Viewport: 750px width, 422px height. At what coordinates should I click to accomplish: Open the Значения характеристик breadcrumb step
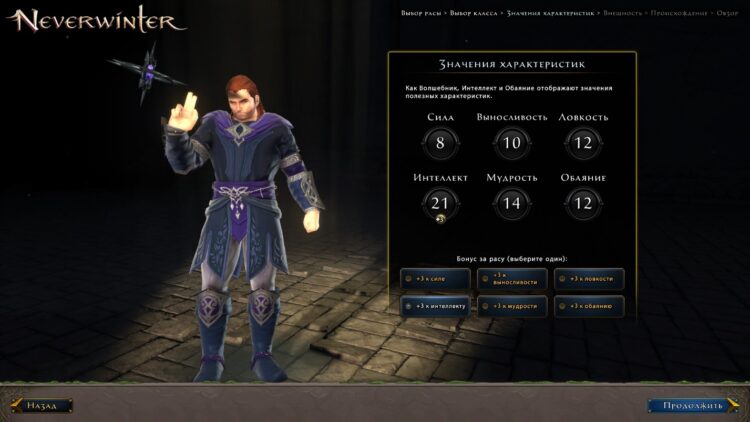click(550, 13)
